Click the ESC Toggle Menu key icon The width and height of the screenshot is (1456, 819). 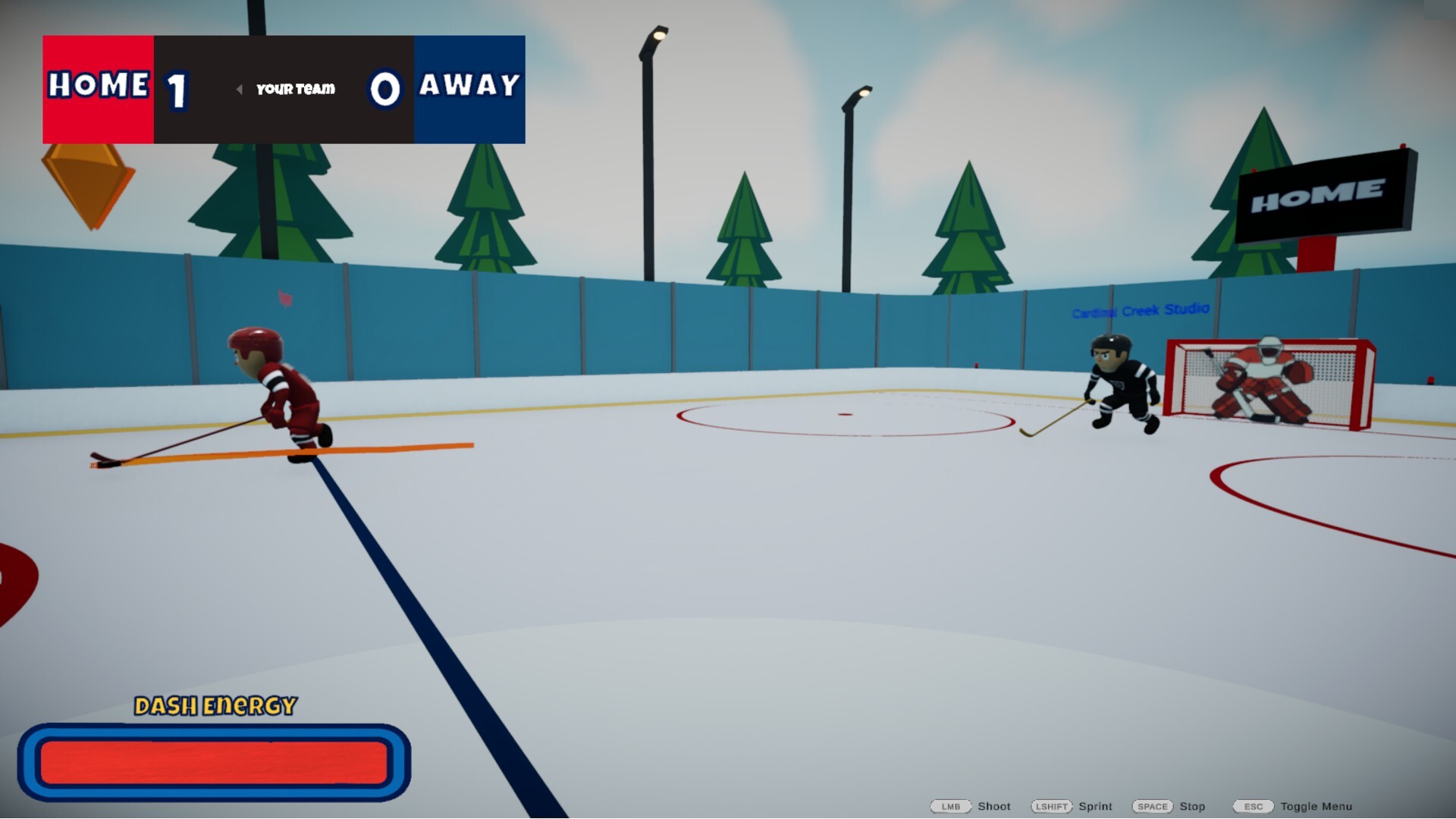(x=1252, y=807)
